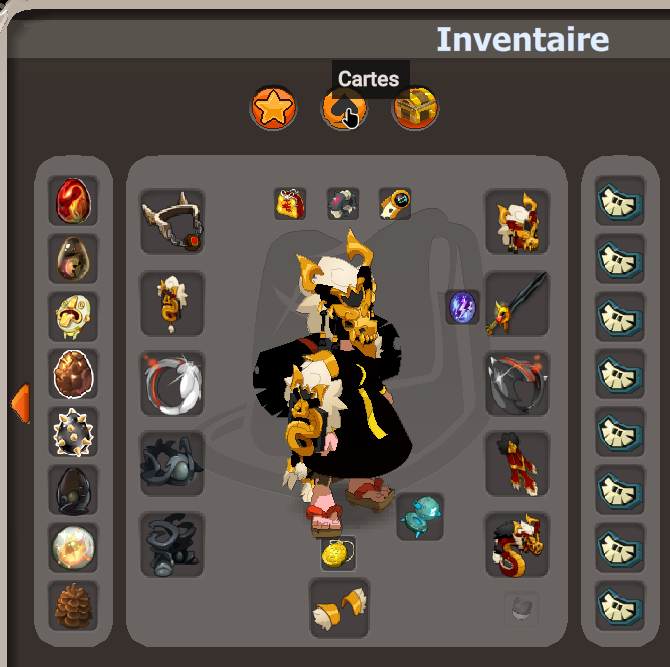This screenshot has height=667, width=670.
Task: Choose the gold gauntlets boots slot
Action: point(339,606)
